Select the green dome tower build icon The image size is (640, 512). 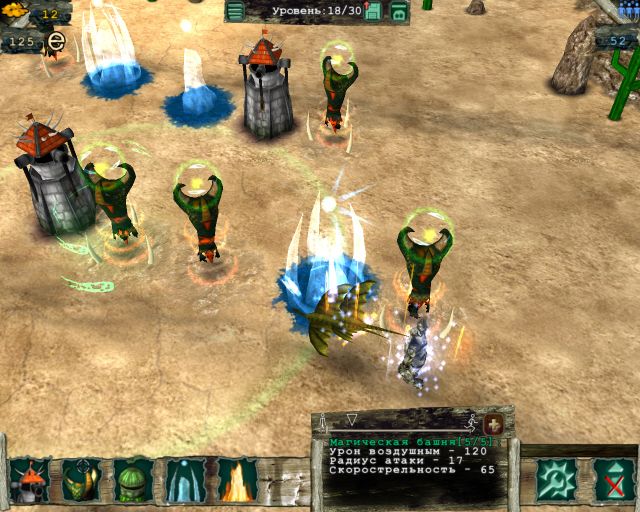pos(133,481)
